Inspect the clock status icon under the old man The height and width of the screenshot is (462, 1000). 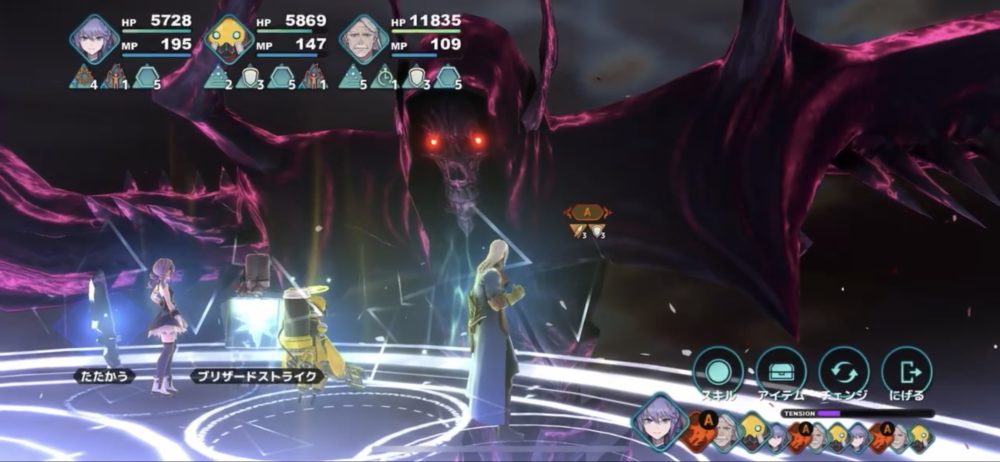[x=384, y=77]
